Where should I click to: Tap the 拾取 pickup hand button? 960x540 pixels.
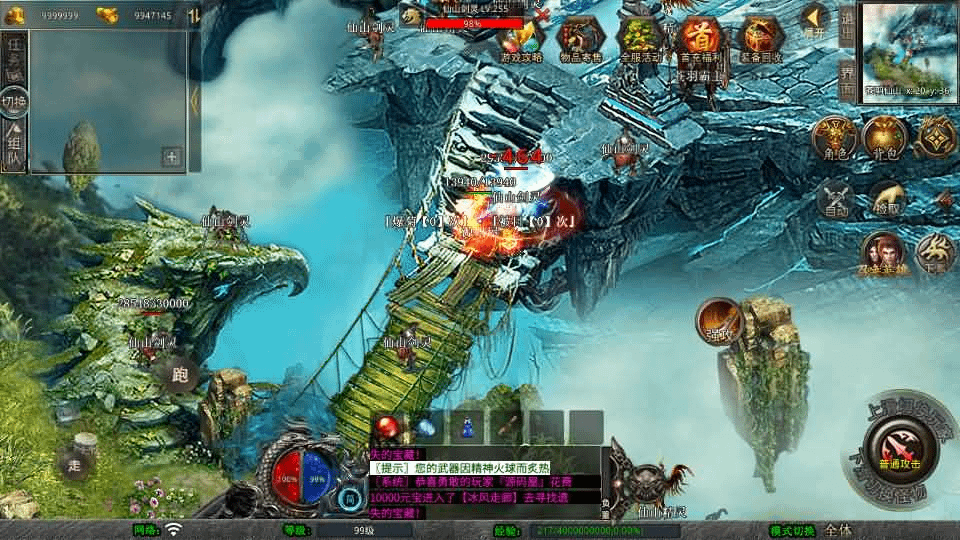[885, 198]
